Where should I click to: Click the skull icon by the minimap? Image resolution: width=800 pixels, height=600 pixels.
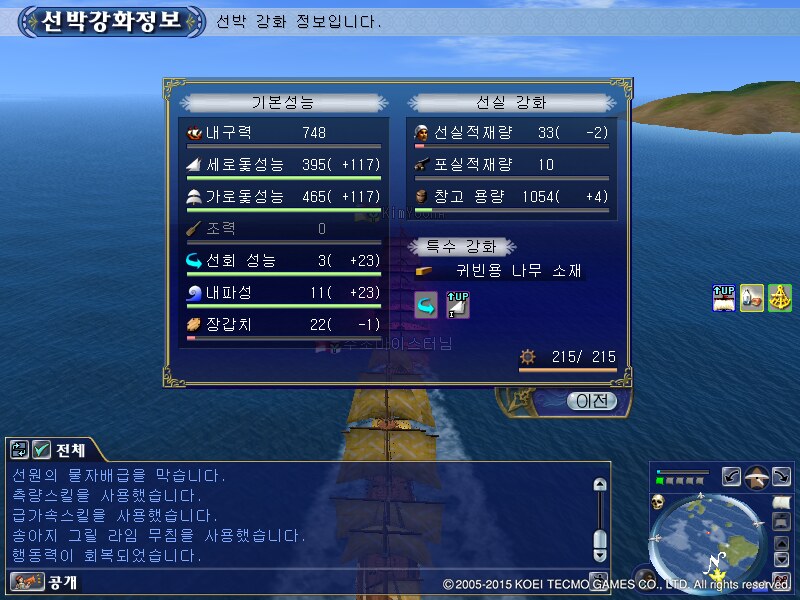pos(659,500)
